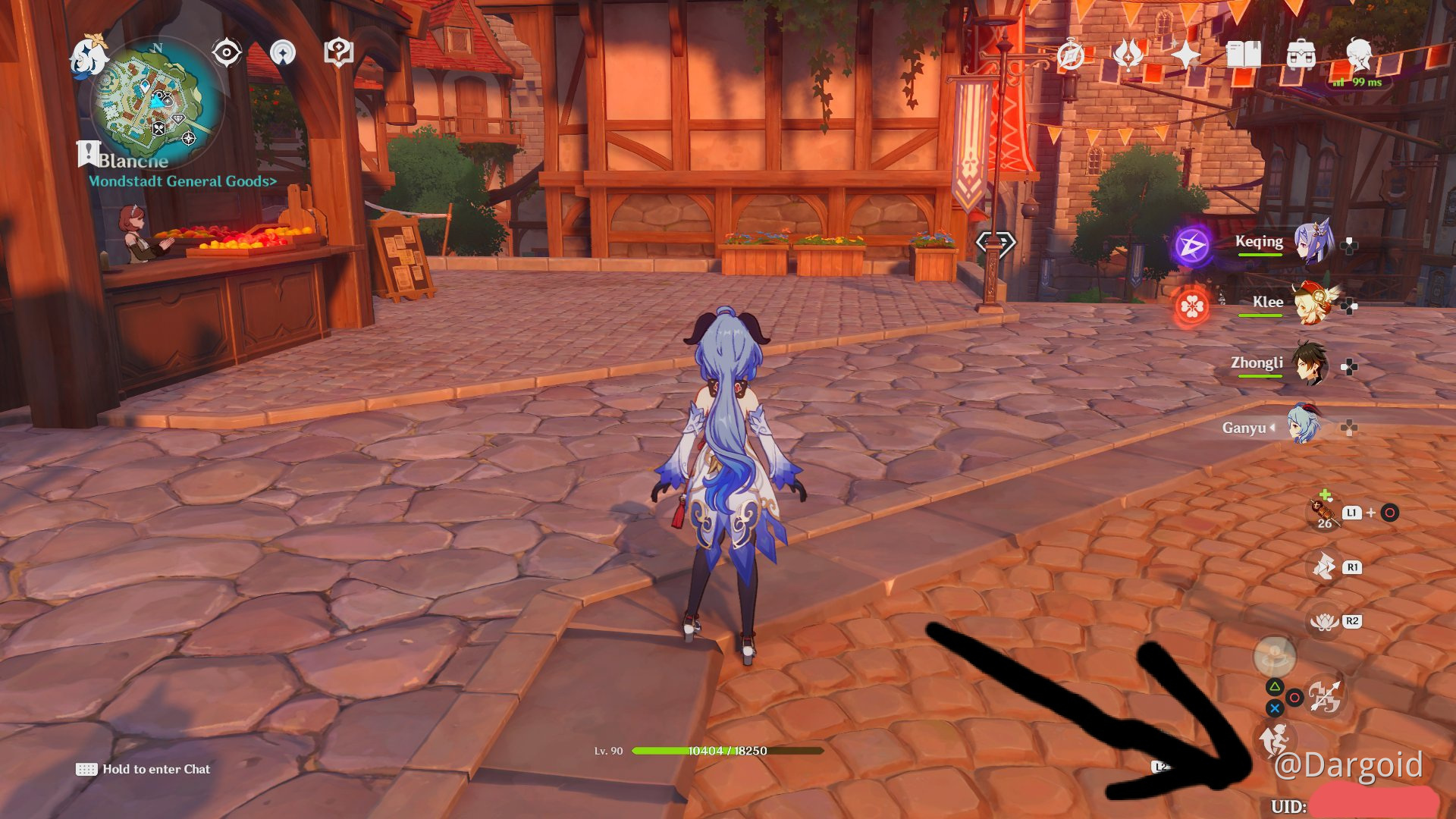Screen dimensions: 1456x819
Task: Use the skewer food item with count 26
Action: (x=1322, y=512)
